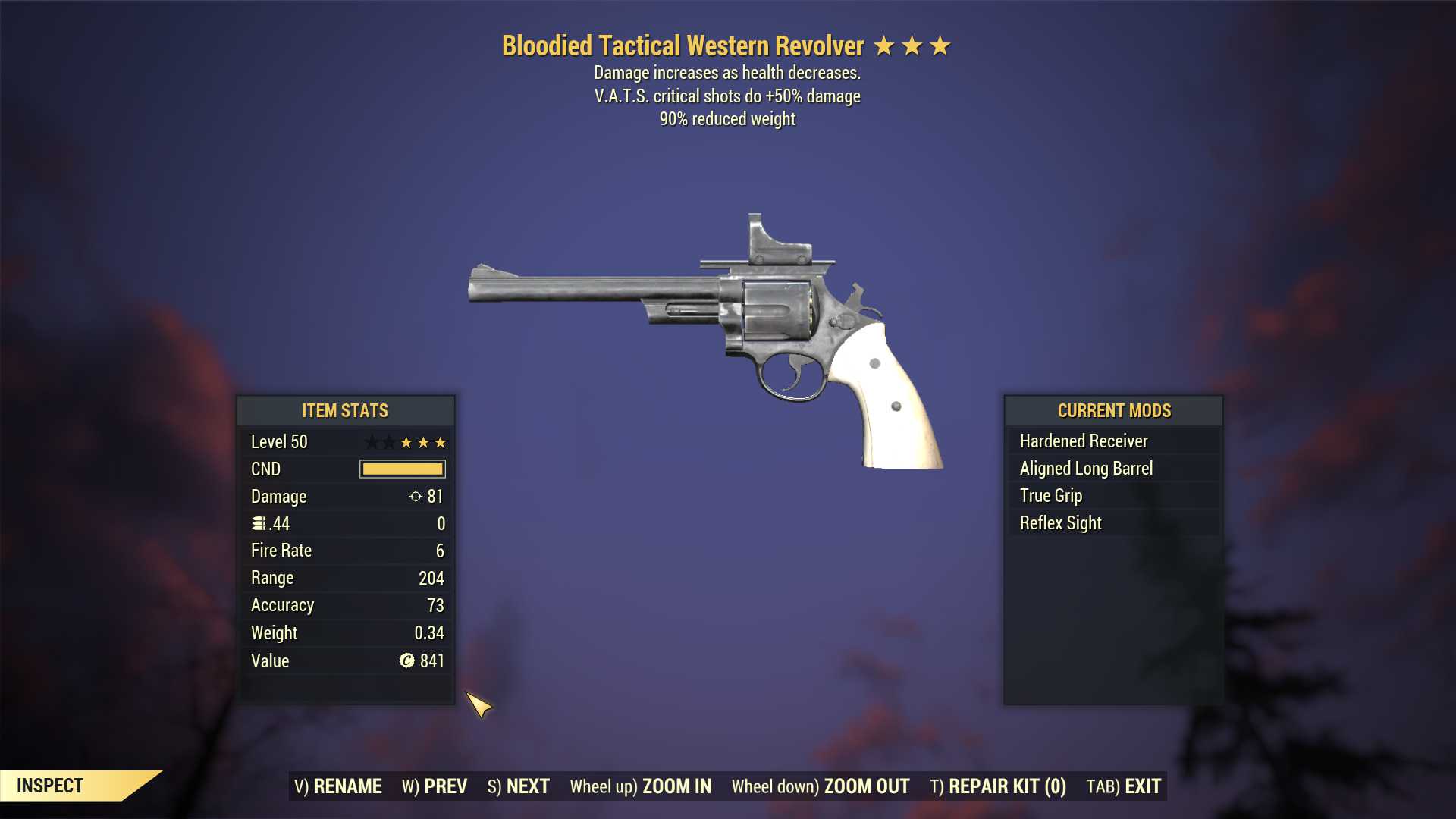Show the NEXT item
Screen dimensions: 1456x819
tap(519, 786)
